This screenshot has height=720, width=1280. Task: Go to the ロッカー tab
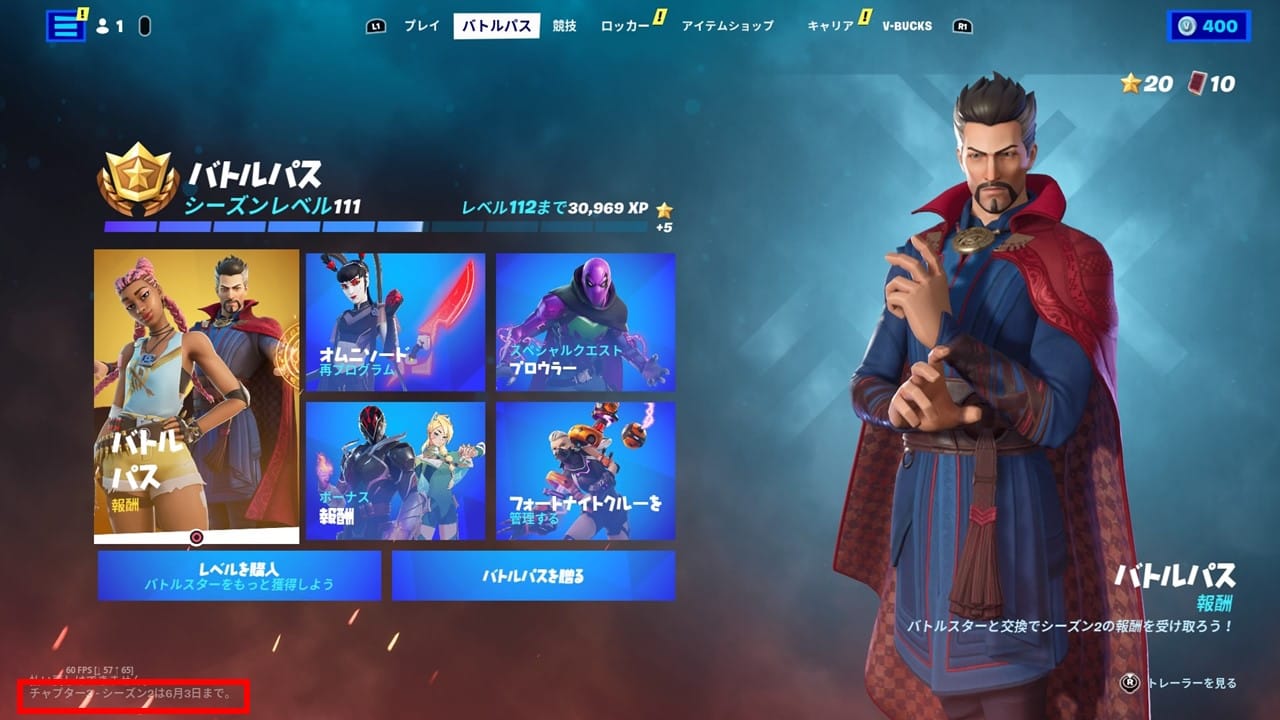click(x=625, y=26)
